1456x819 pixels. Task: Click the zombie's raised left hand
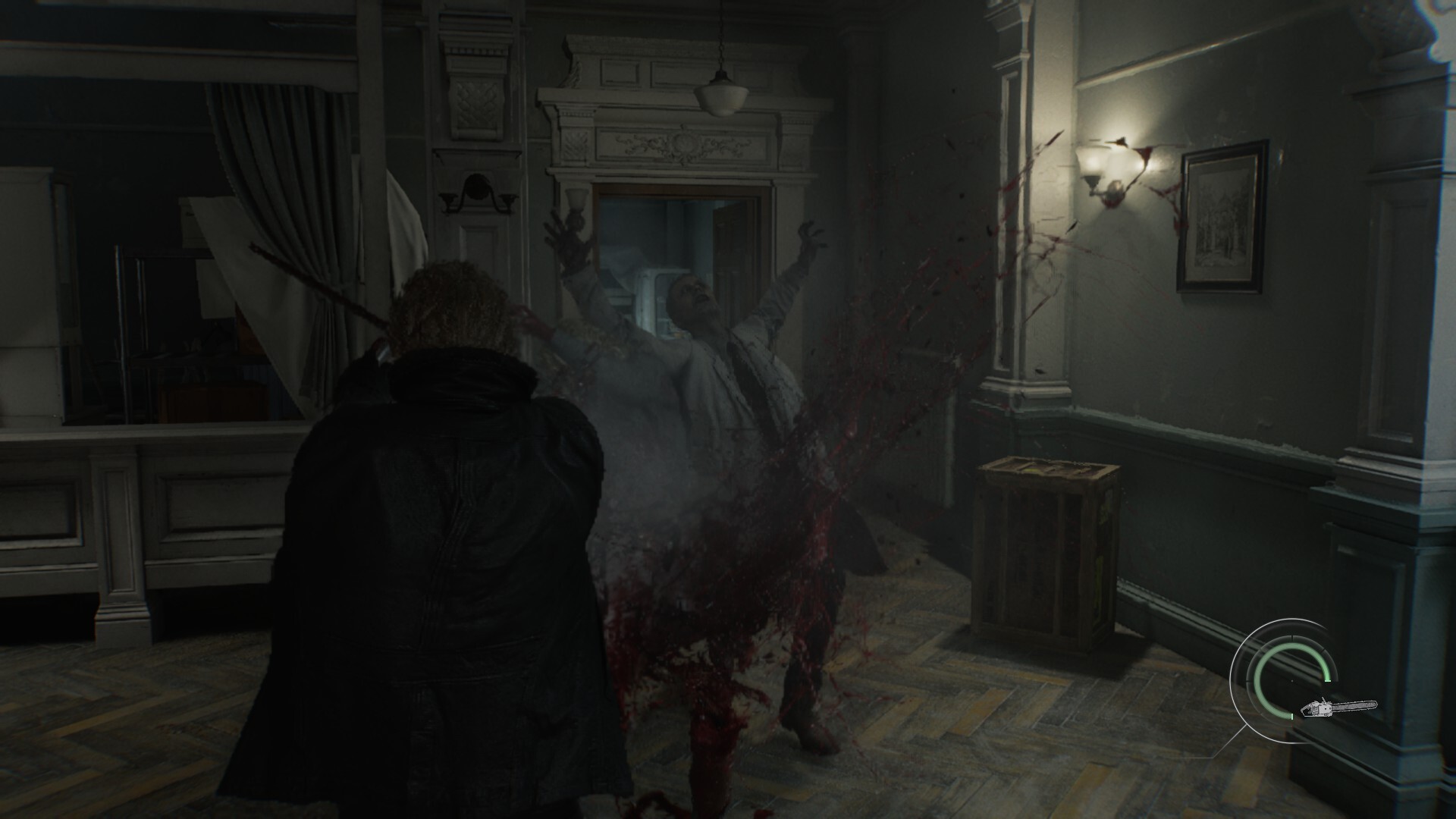click(x=808, y=235)
